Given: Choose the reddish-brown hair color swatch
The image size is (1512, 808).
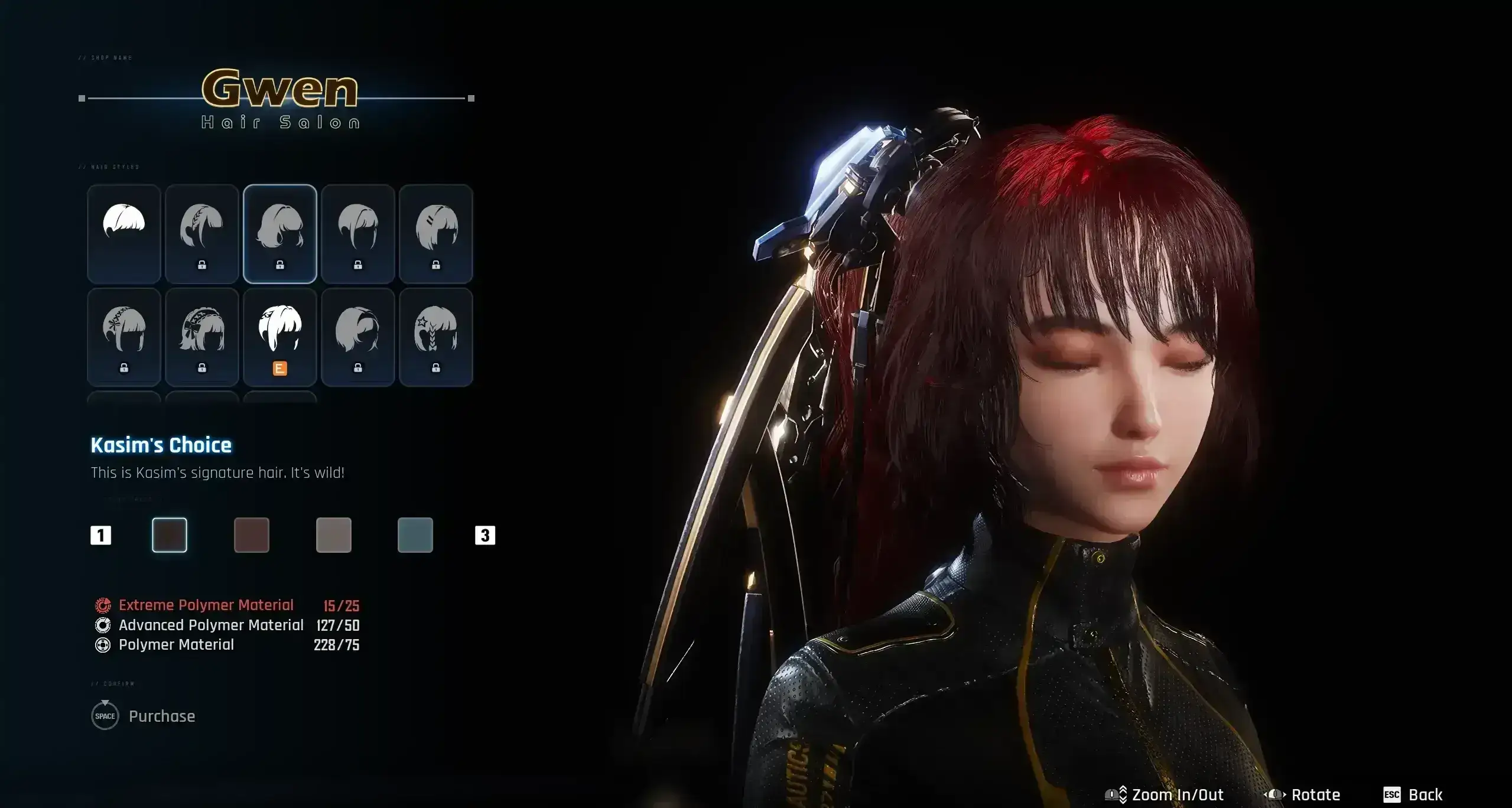Looking at the screenshot, I should pyautogui.click(x=252, y=535).
